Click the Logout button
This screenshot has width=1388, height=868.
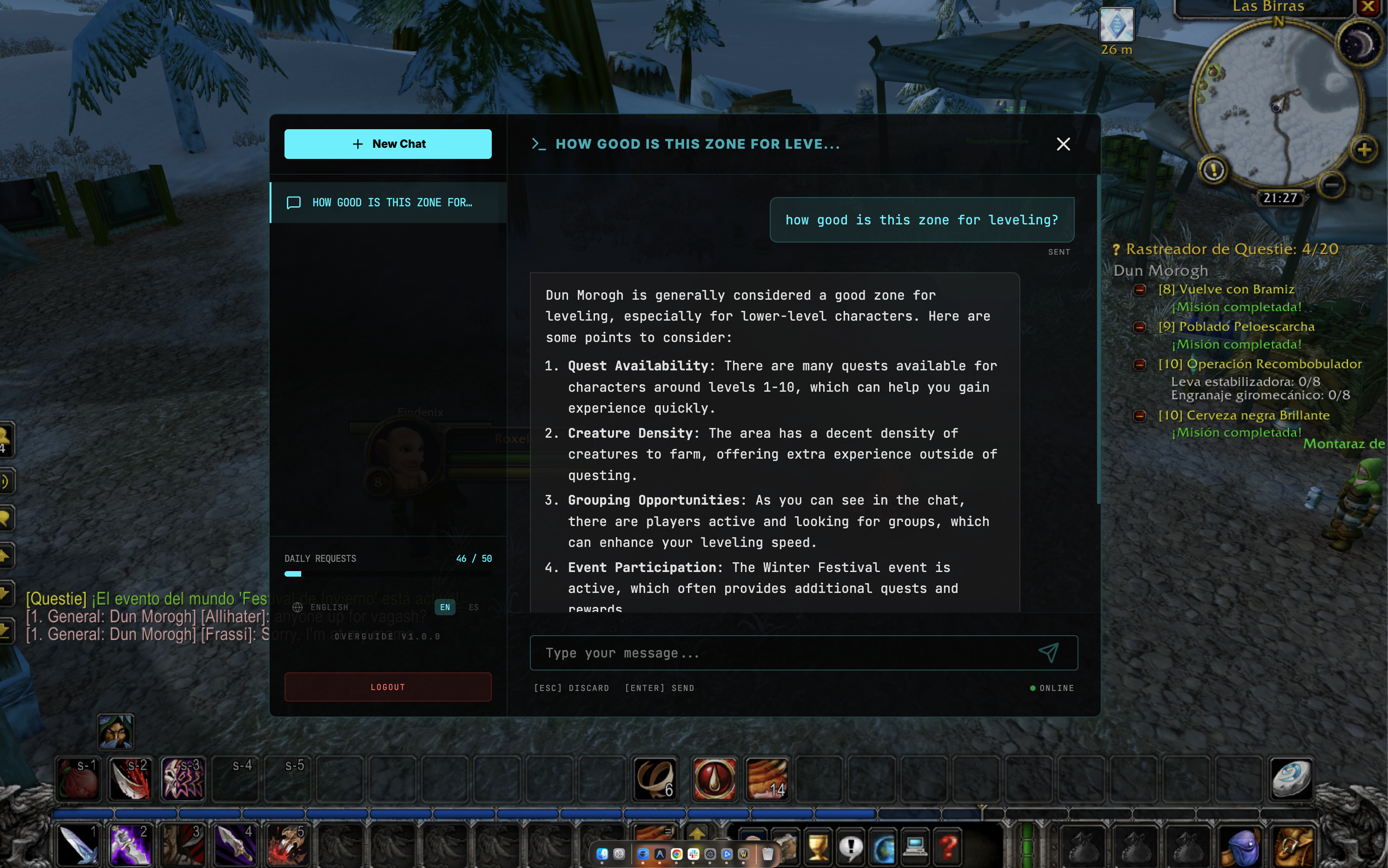(388, 687)
